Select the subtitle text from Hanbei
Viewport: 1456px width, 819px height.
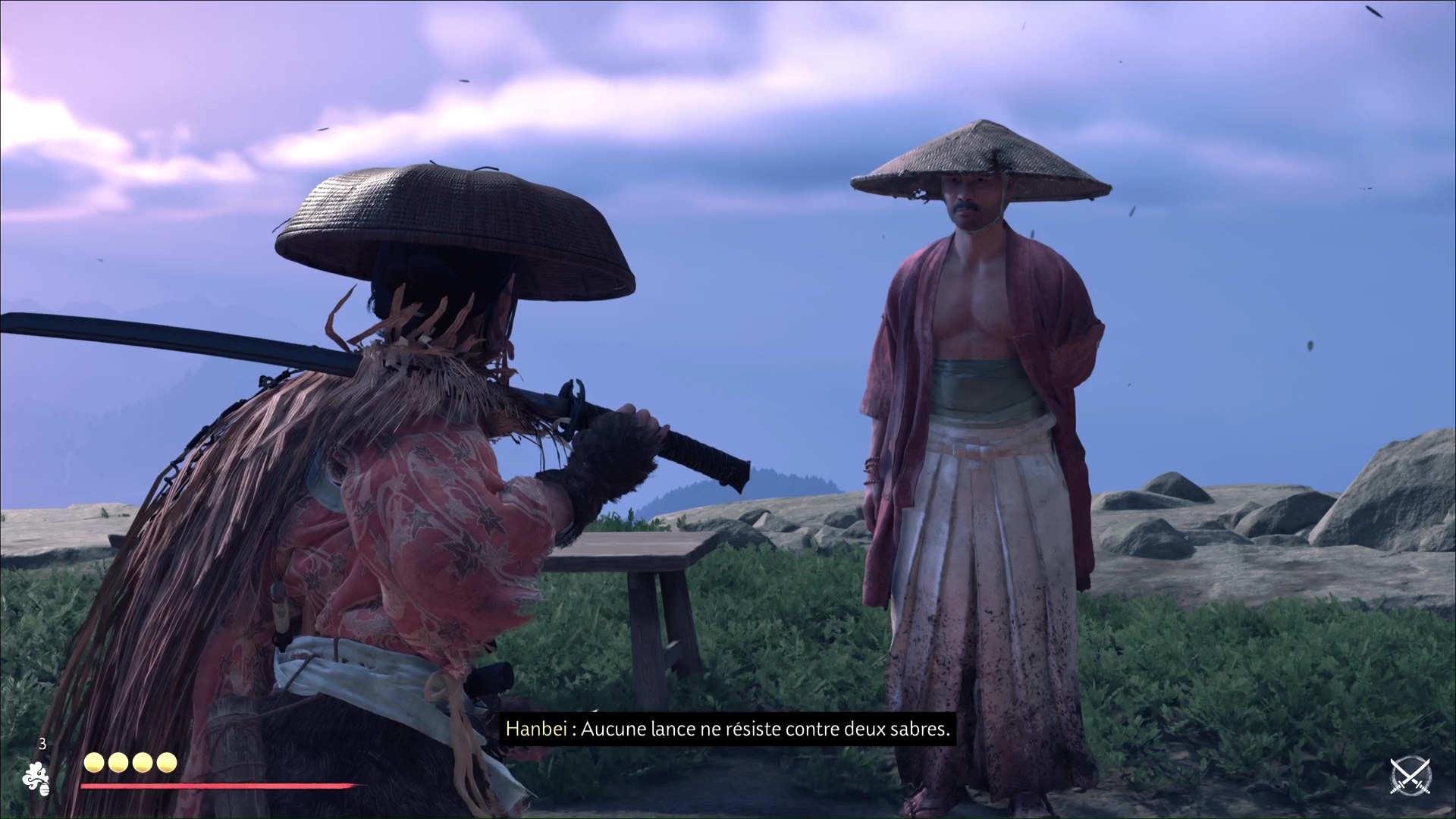pos(728,730)
